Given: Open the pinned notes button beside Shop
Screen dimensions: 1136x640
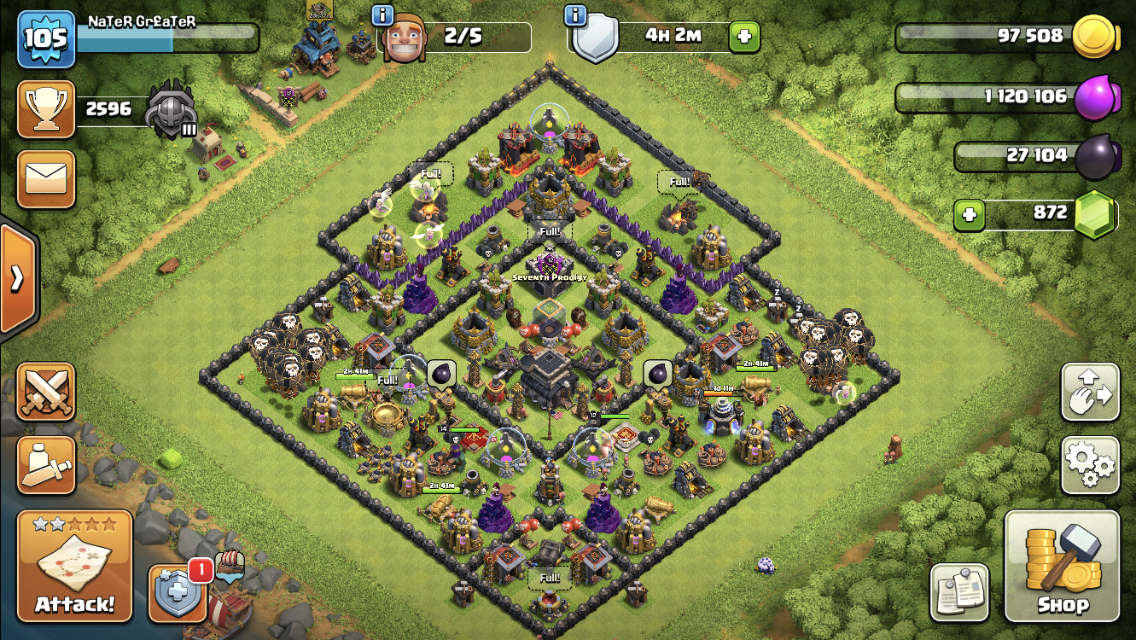Looking at the screenshot, I should pos(960,592).
